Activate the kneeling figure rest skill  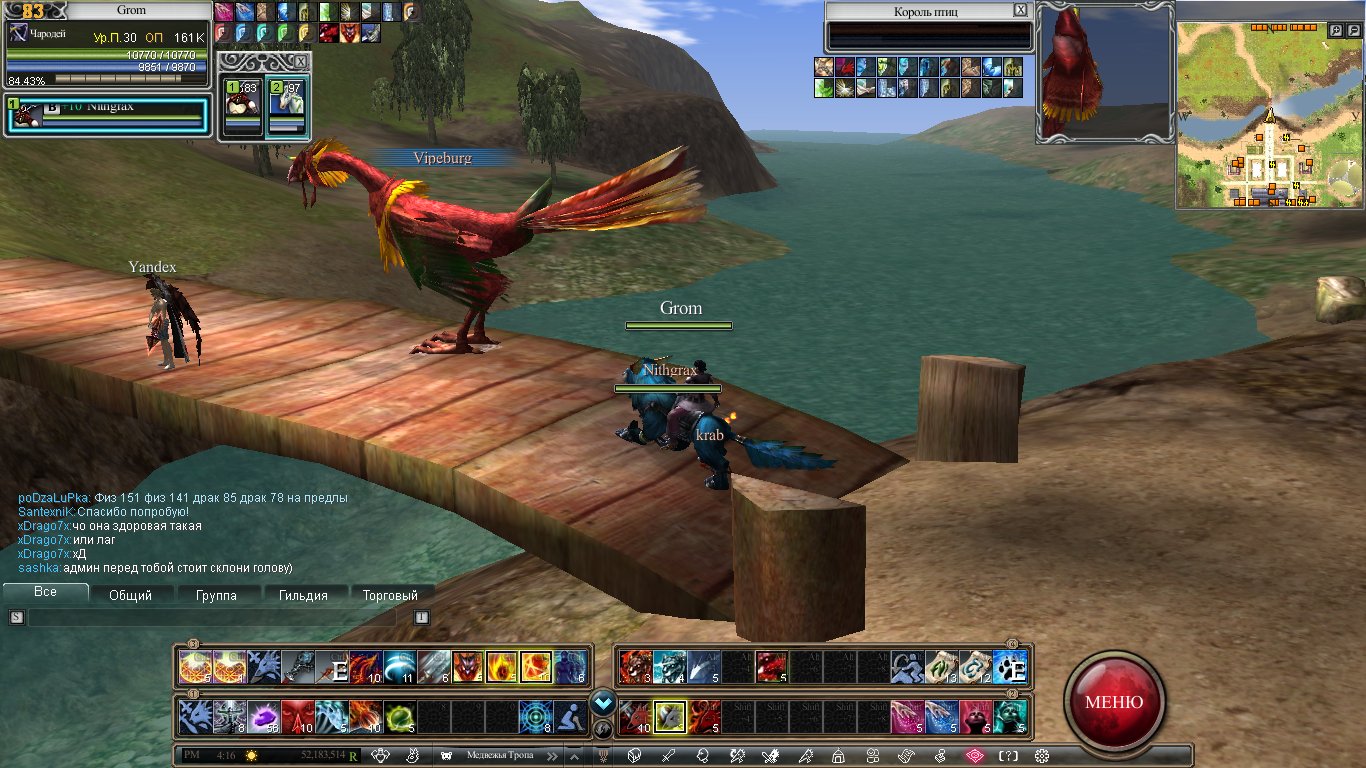pyautogui.click(x=570, y=716)
